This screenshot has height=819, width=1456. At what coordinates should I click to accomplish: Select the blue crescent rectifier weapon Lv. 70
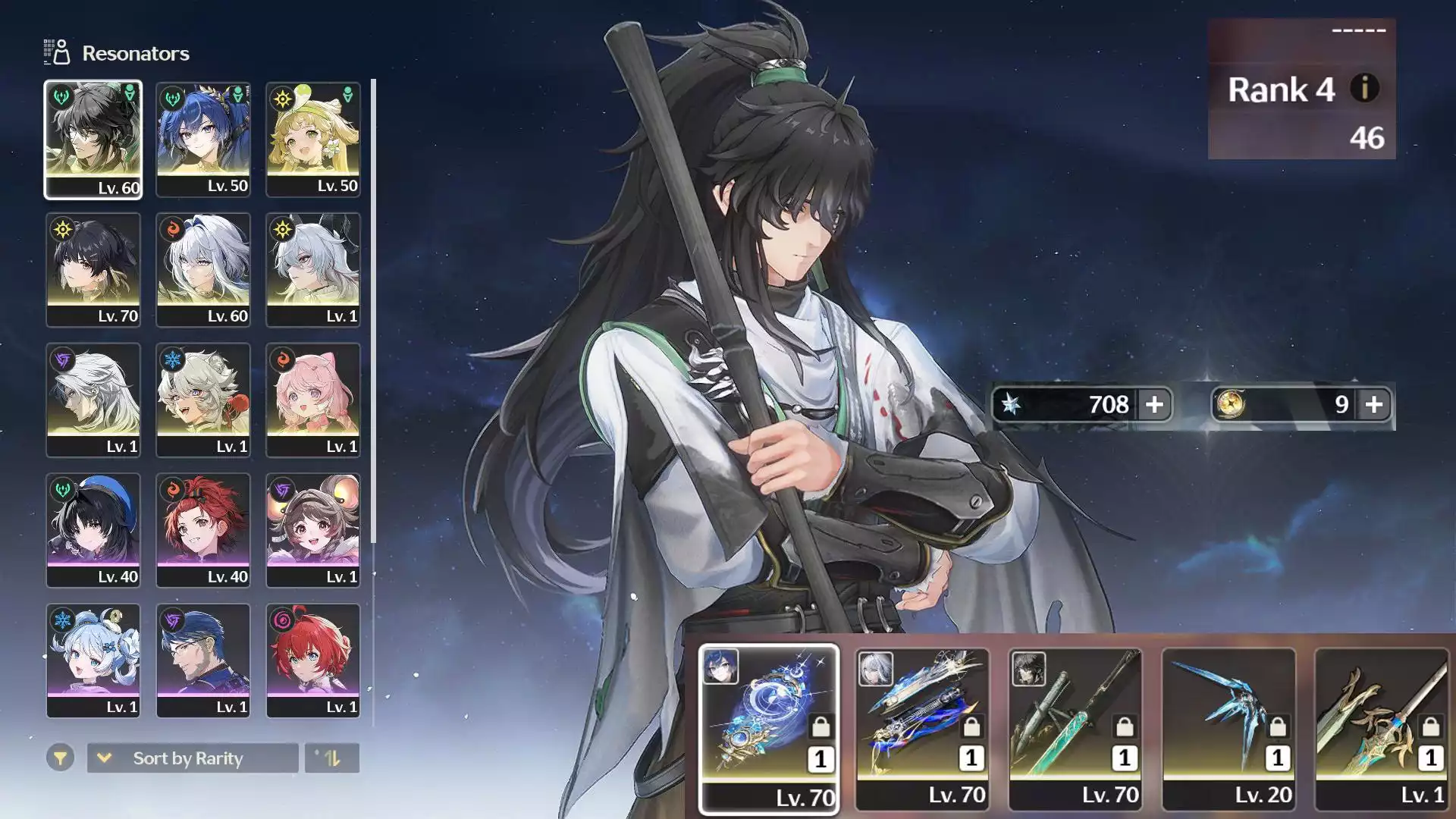coord(769,729)
